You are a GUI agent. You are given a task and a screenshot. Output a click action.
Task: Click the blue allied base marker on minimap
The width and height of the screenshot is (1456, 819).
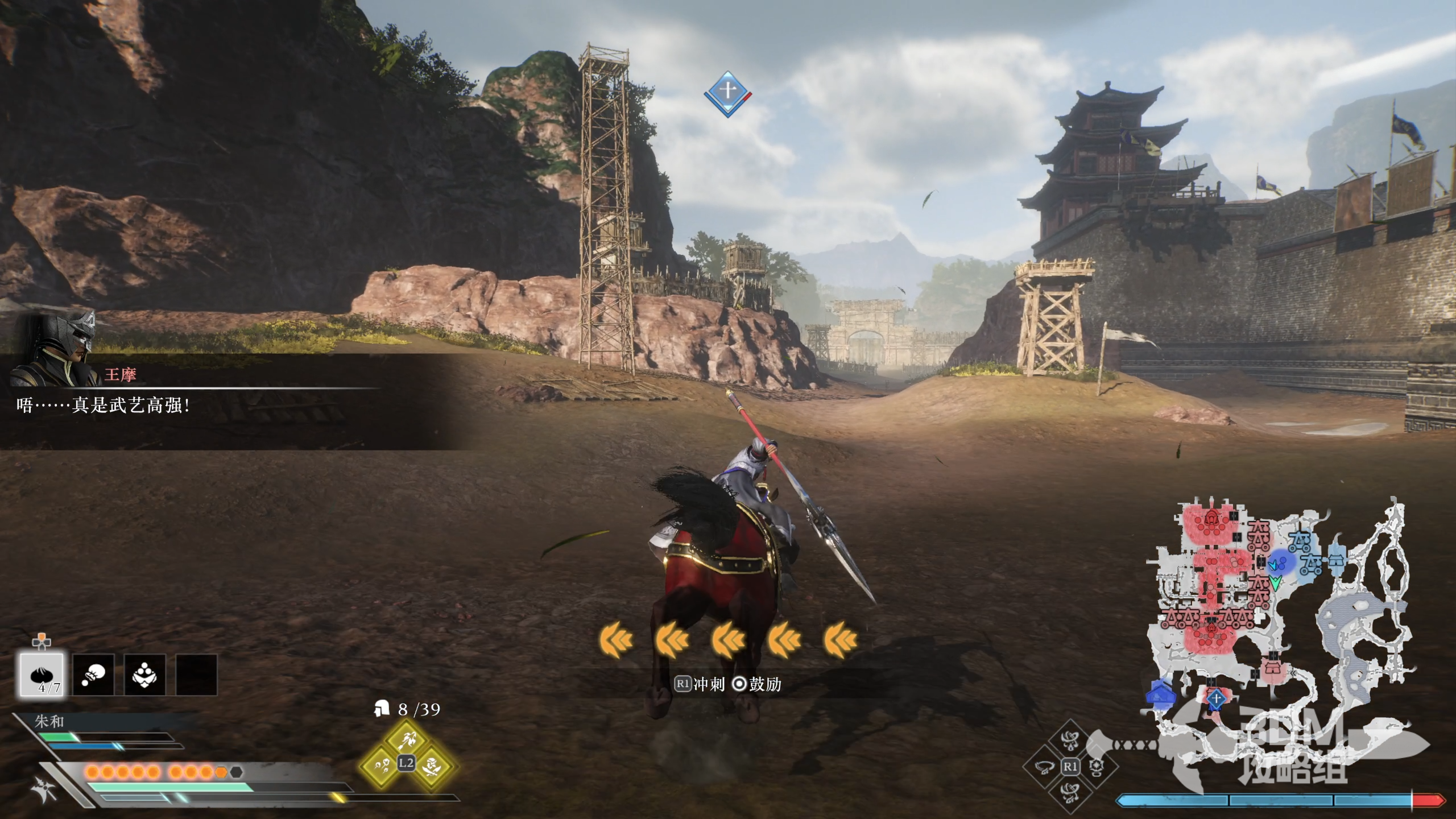coord(1161,694)
